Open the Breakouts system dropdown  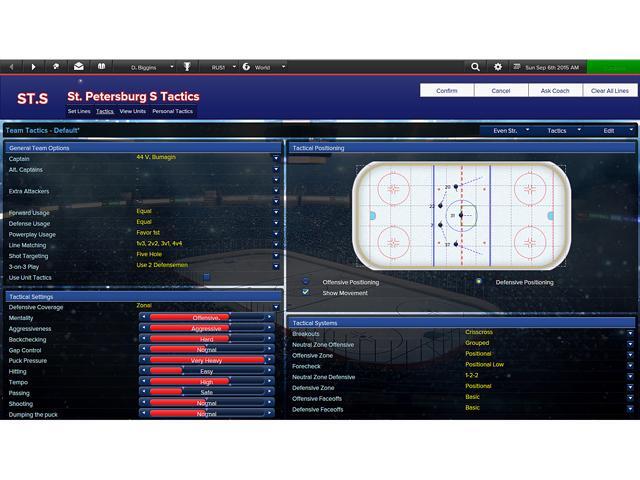(x=630, y=333)
